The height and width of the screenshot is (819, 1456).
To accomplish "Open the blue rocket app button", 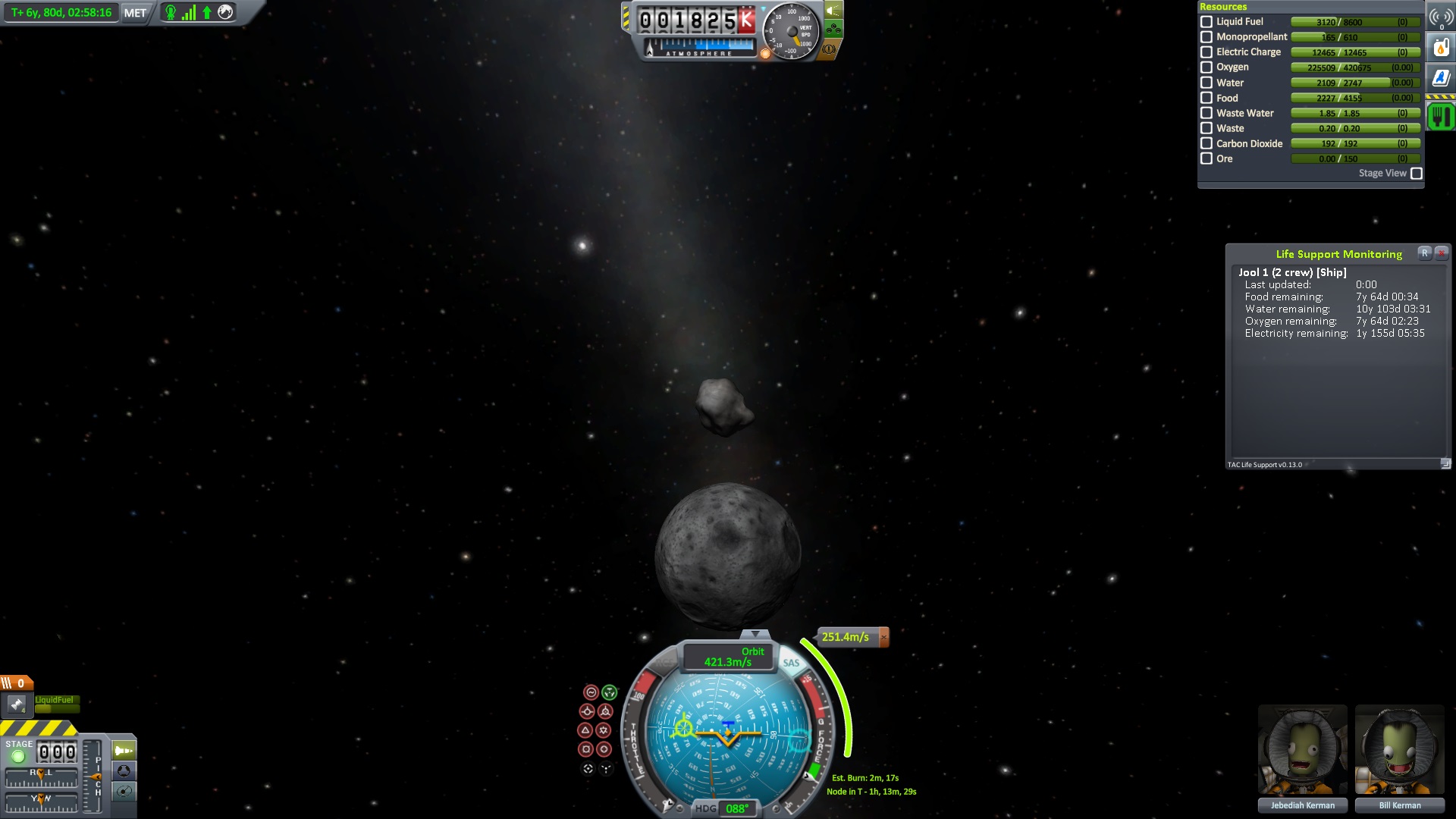I will (1441, 77).
